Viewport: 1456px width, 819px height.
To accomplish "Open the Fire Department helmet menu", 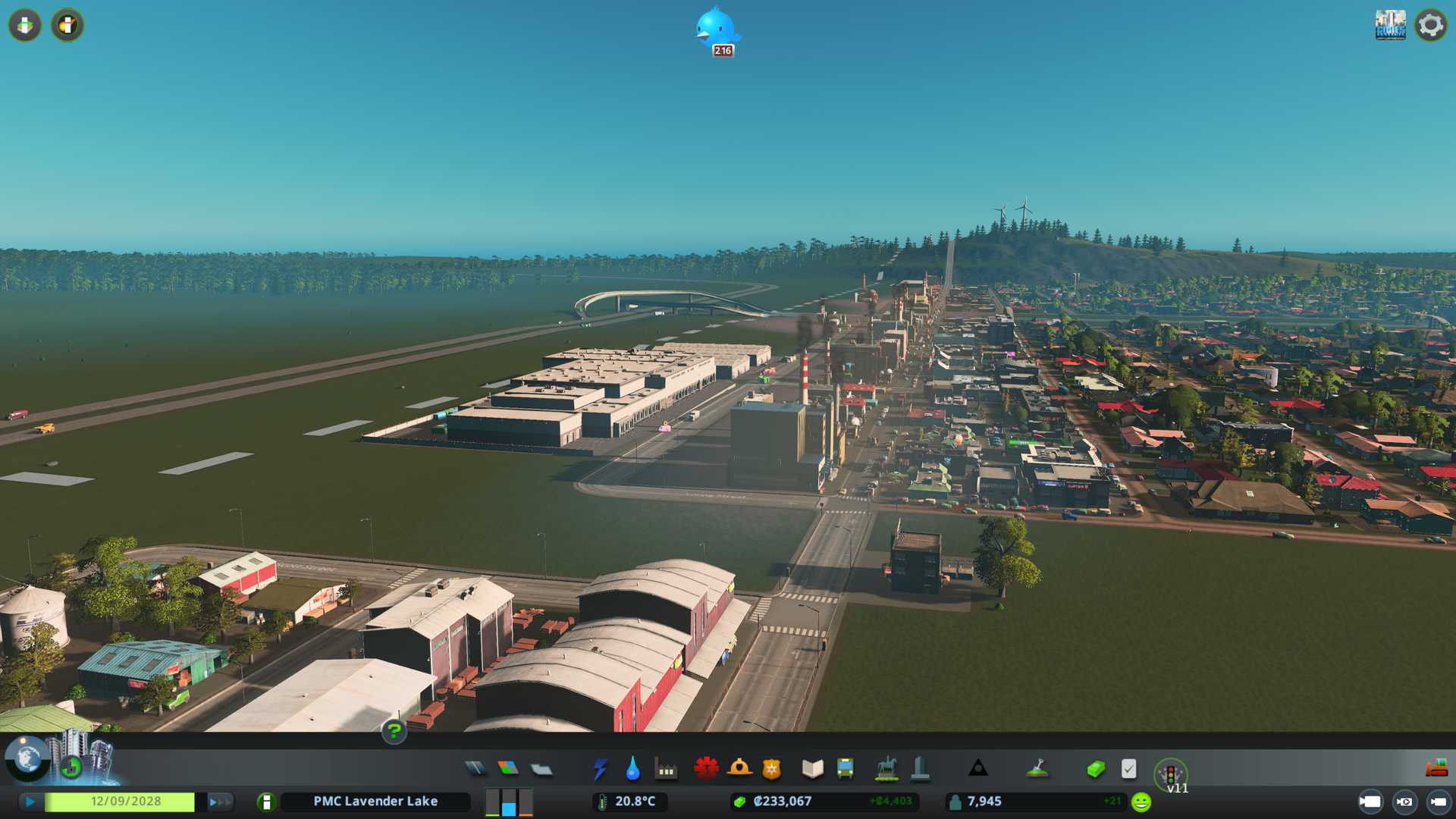I will pos(739,769).
